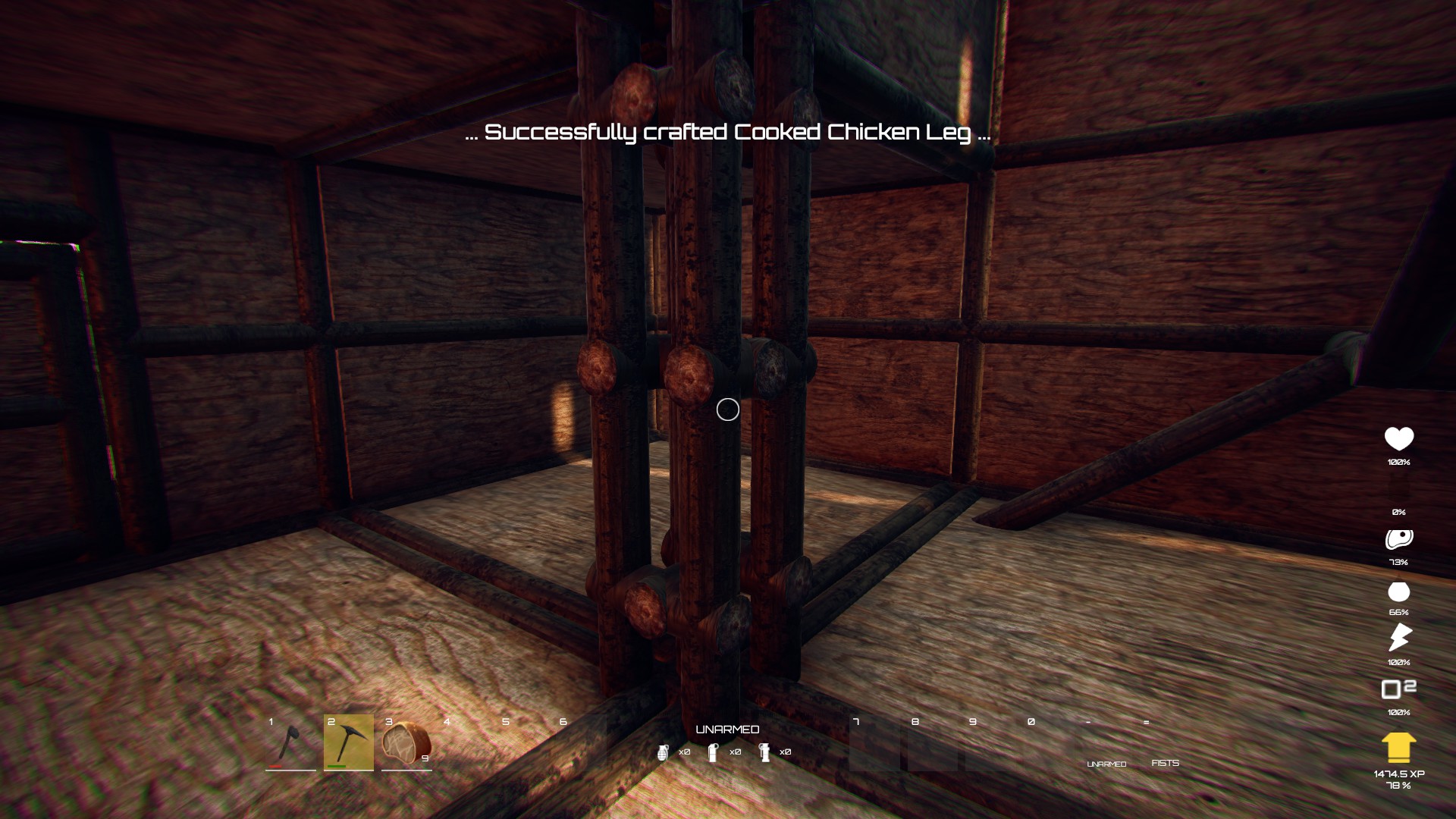Click the FISTS melee label

tap(1166, 761)
